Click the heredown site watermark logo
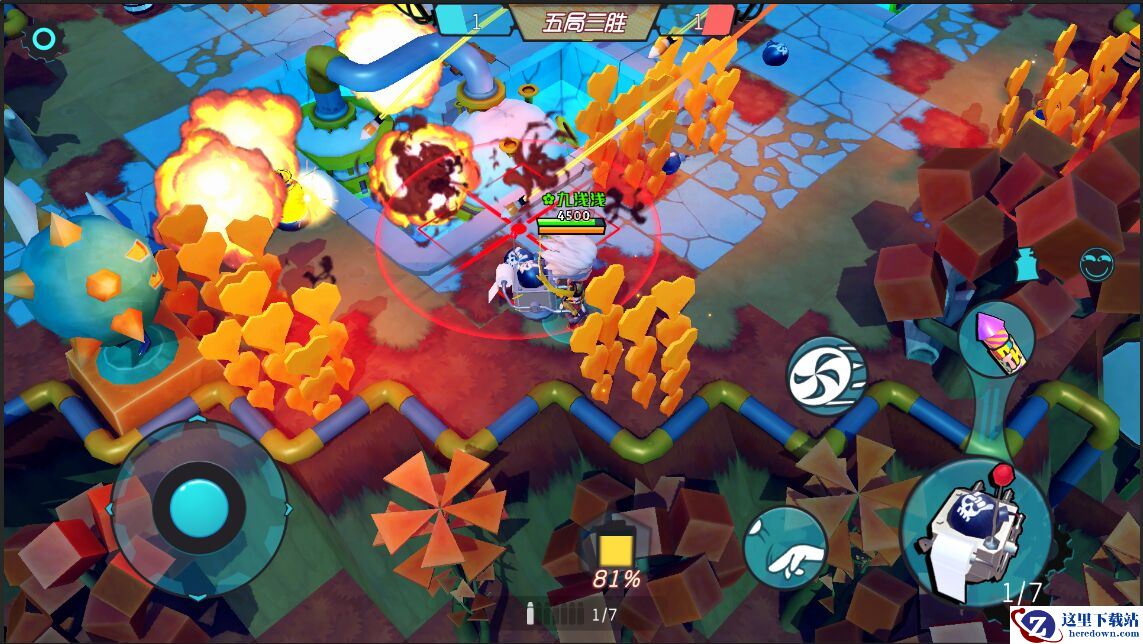Viewport: 1143px width, 644px height. (1076, 625)
